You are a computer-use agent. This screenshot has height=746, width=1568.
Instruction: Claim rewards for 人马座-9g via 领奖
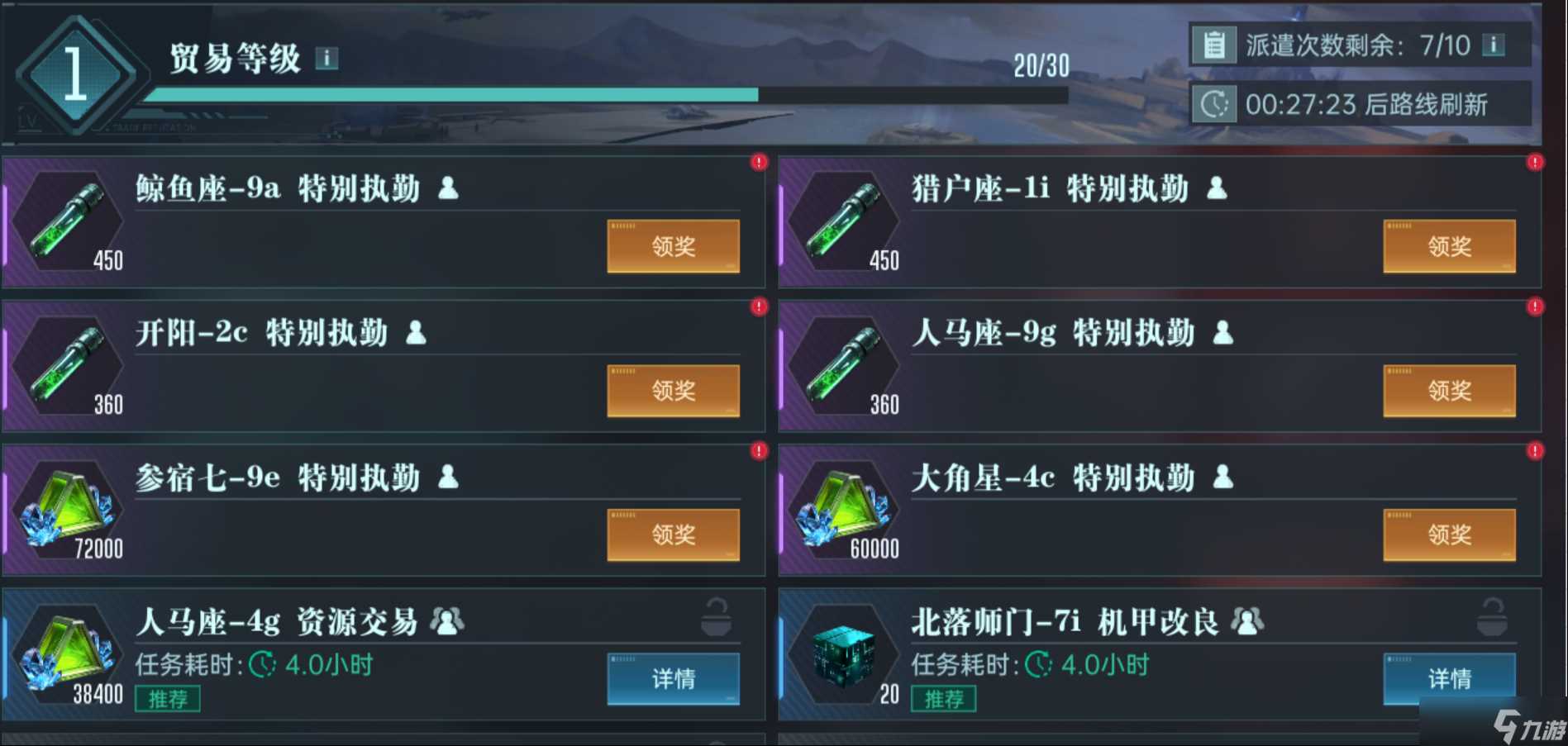pyautogui.click(x=1449, y=390)
